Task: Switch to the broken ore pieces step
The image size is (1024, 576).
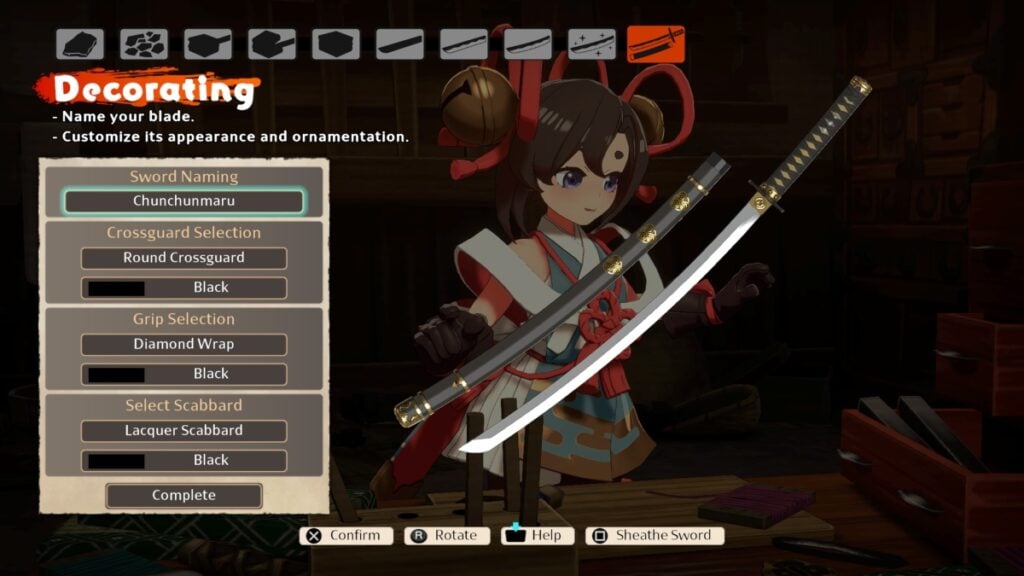Action: pos(144,44)
